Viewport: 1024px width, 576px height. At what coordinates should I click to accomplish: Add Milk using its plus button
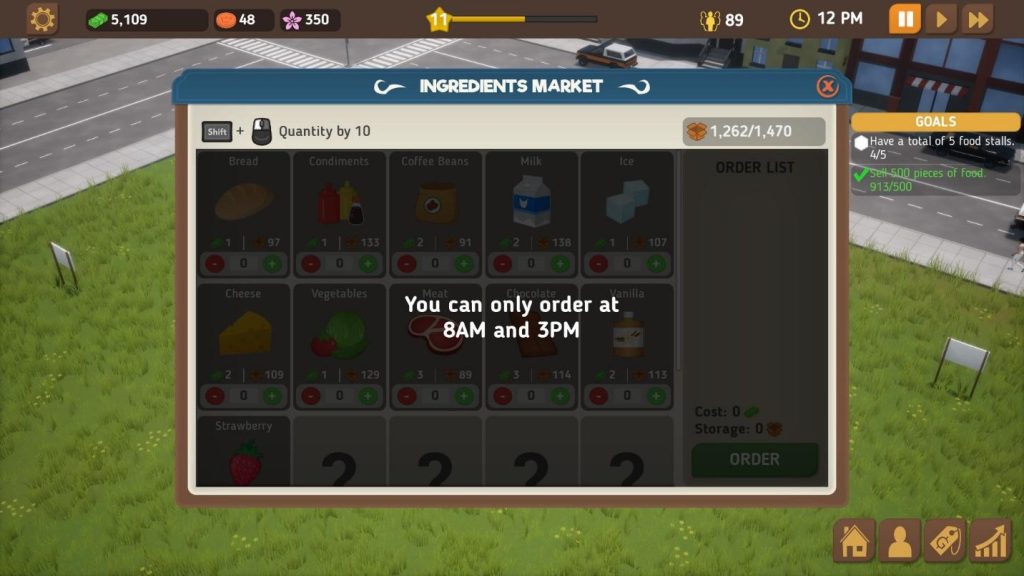tap(560, 264)
